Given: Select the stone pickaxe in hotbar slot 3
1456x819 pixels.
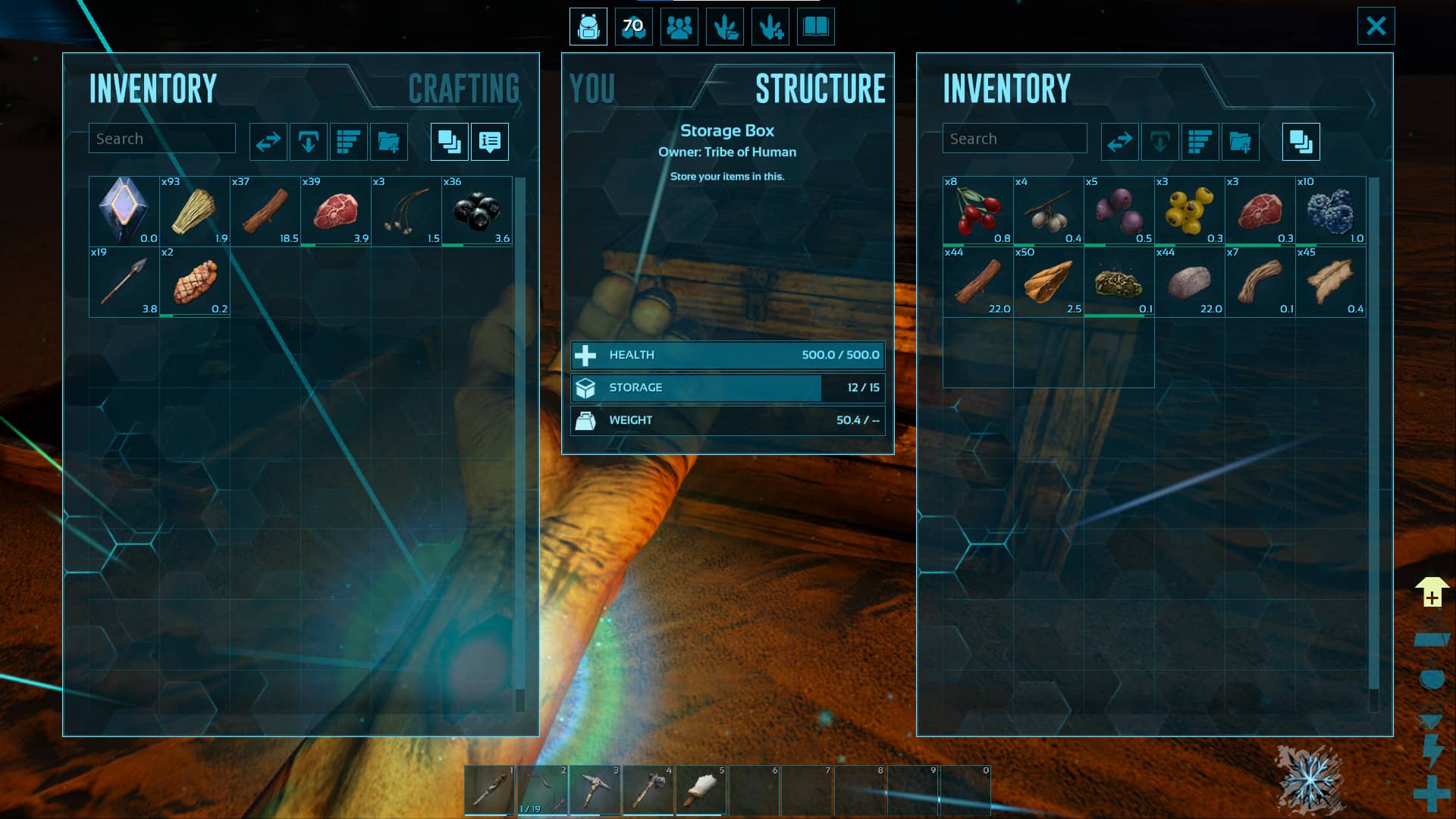Looking at the screenshot, I should [x=595, y=789].
